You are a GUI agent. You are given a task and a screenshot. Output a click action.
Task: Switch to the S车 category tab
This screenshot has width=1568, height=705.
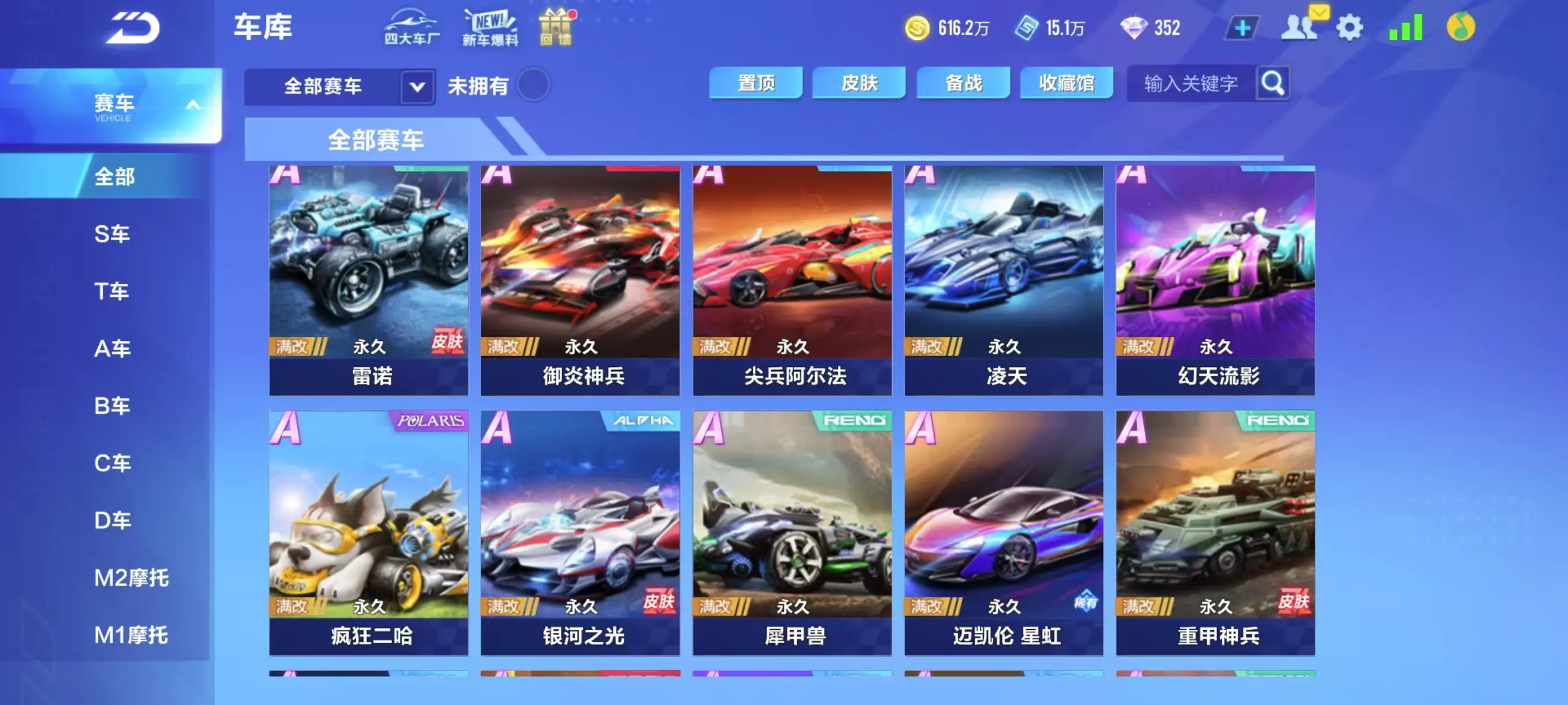(x=113, y=233)
